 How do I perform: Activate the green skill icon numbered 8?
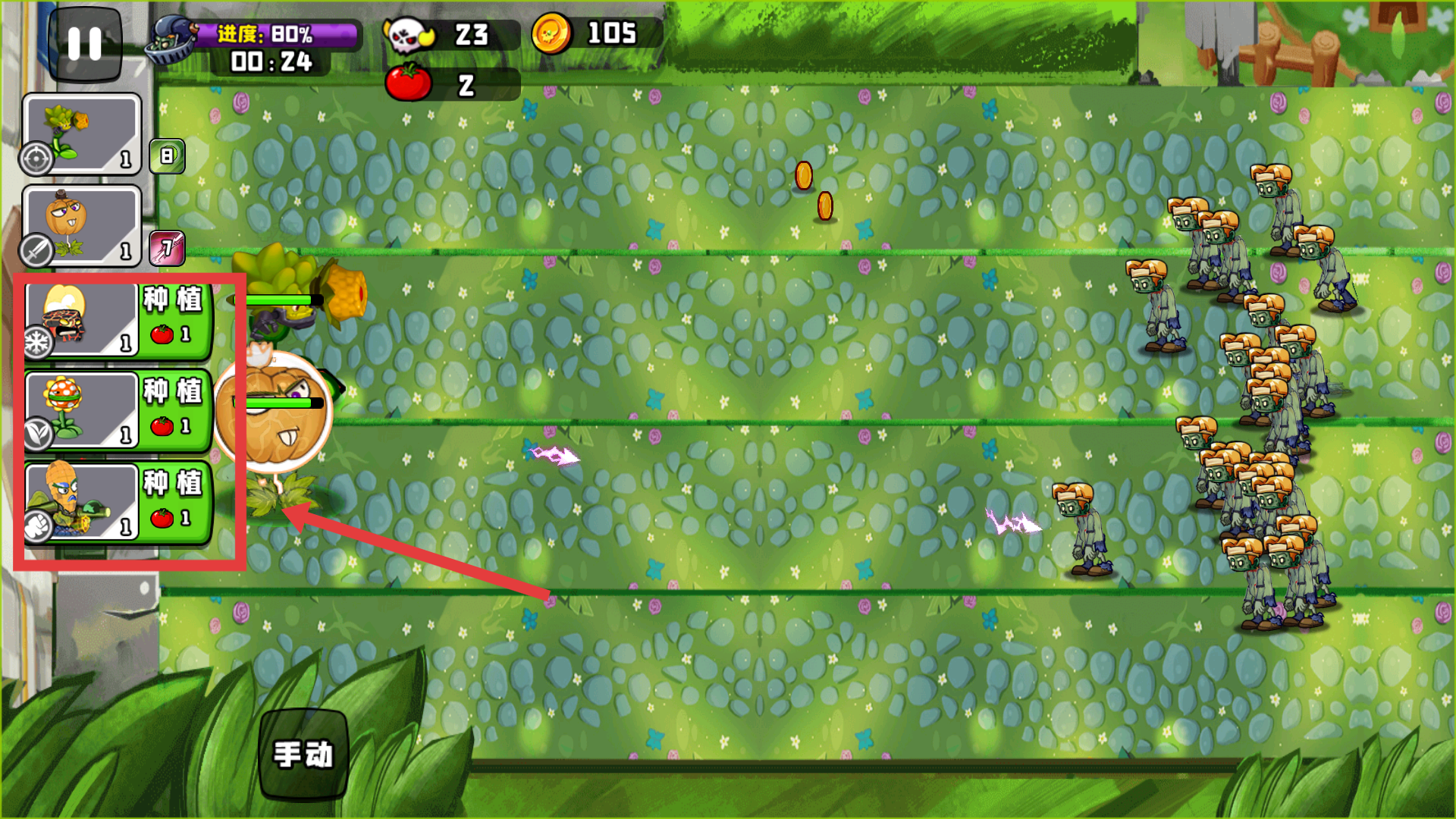point(167,156)
